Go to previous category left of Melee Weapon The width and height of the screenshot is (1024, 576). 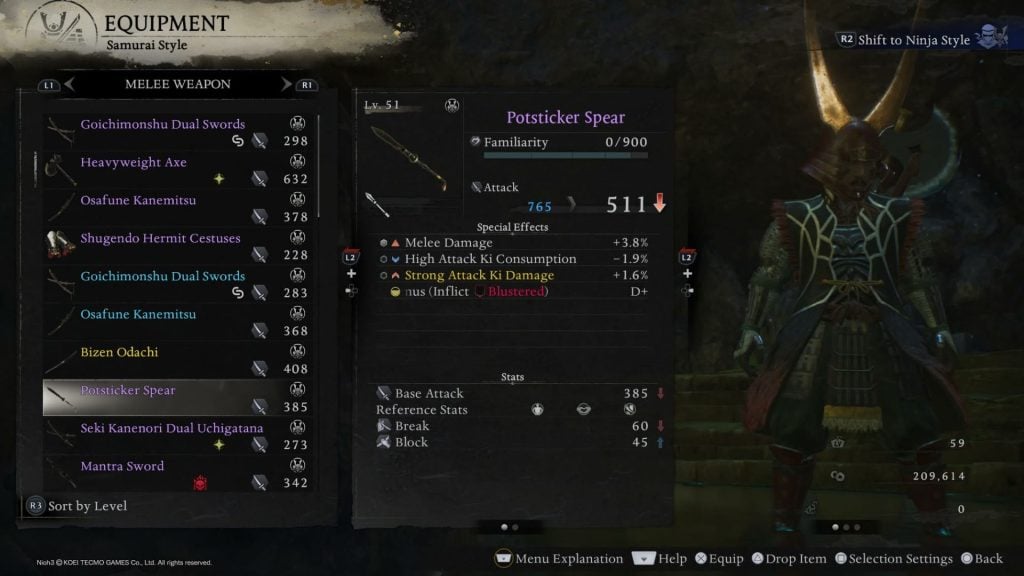(70, 85)
